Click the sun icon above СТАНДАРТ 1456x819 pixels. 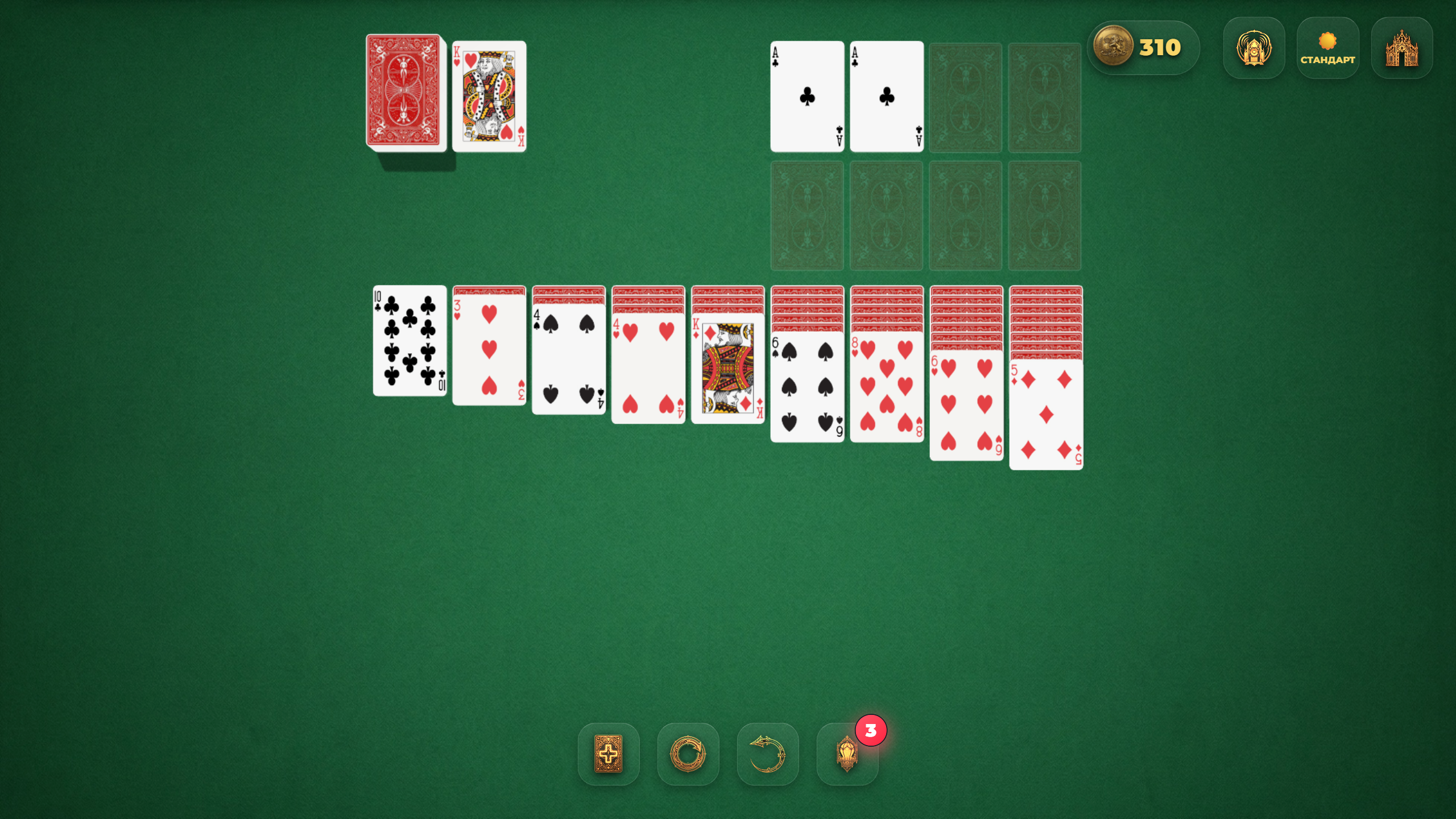[x=1329, y=39]
